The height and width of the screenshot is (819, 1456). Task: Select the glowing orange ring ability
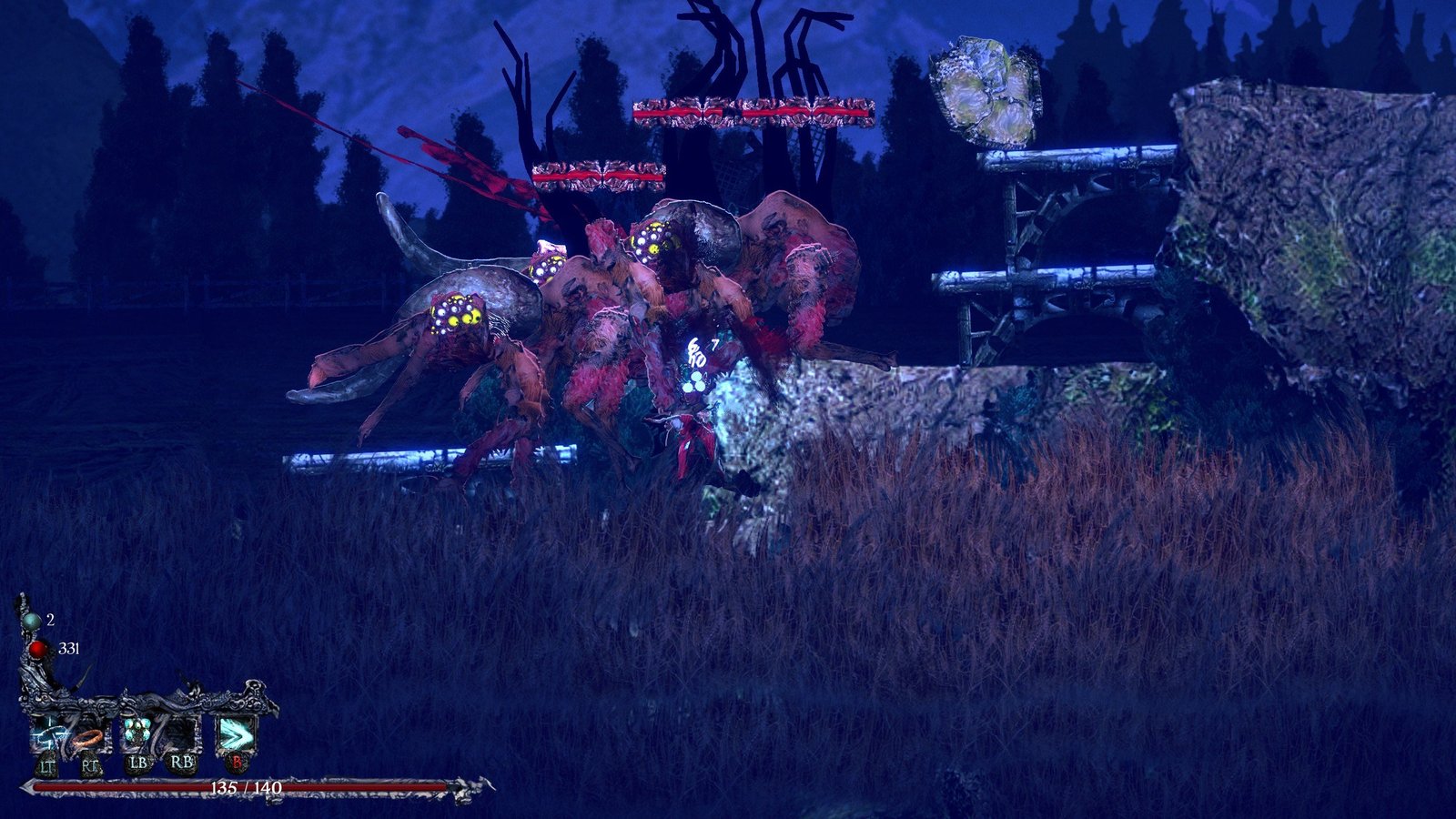[x=89, y=735]
